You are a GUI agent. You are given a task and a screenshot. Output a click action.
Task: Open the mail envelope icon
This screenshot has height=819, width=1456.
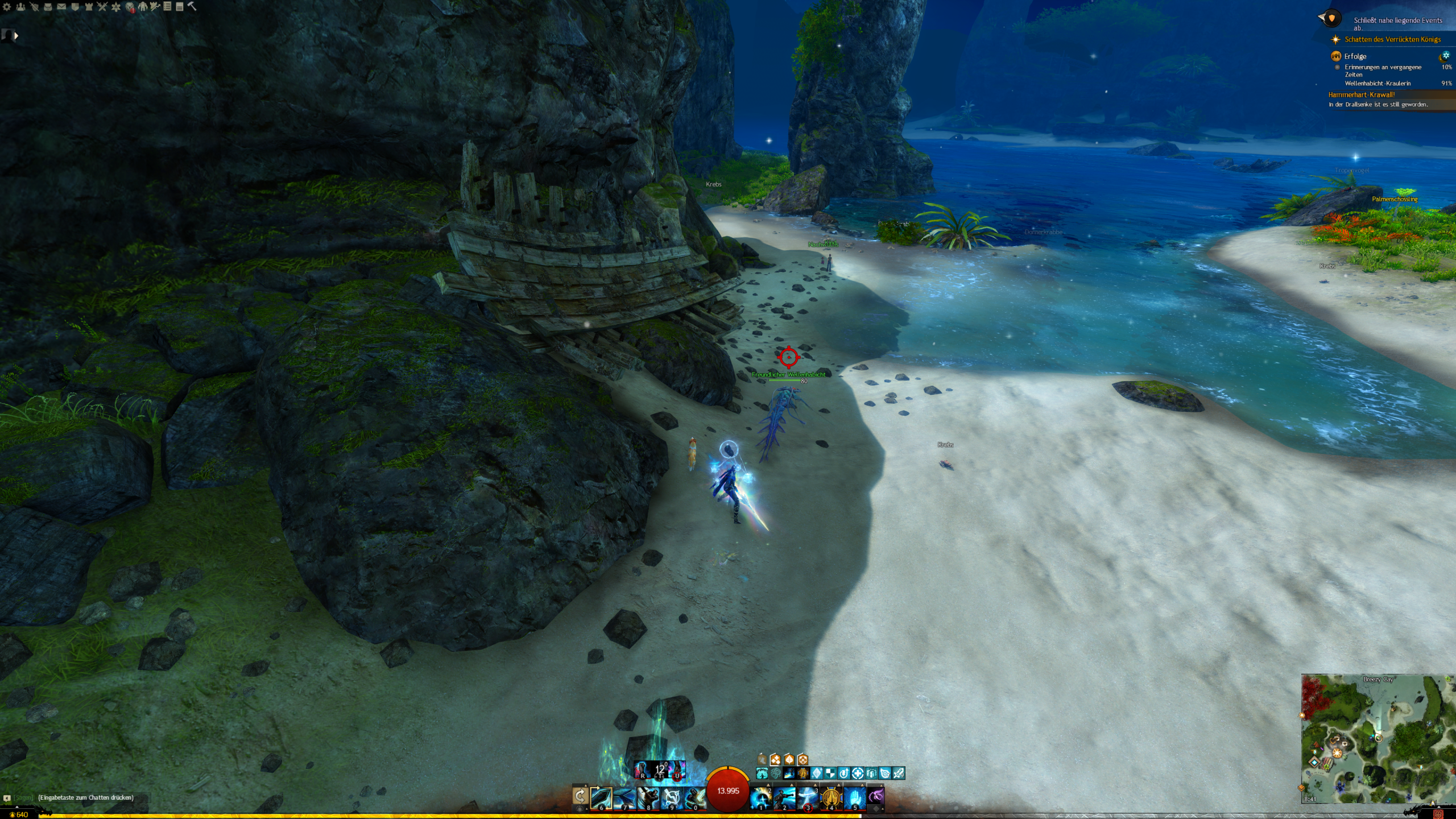pyautogui.click(x=61, y=7)
